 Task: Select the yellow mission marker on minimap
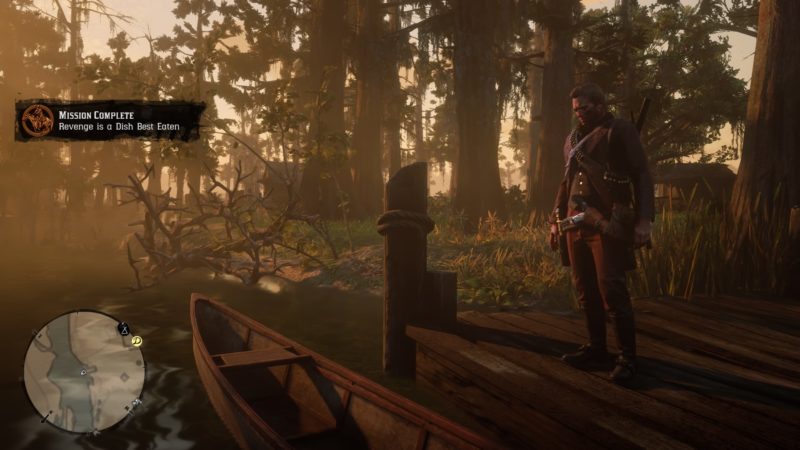[x=137, y=340]
